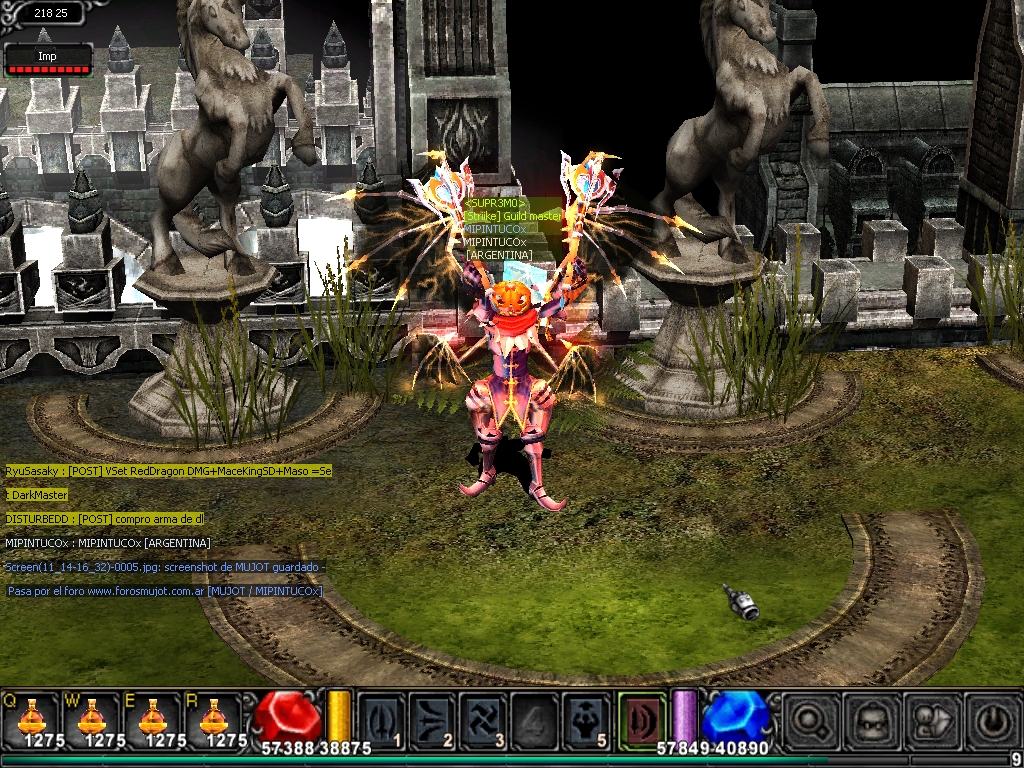Select the buff skill in slot 5
This screenshot has width=1024, height=768.
click(585, 719)
